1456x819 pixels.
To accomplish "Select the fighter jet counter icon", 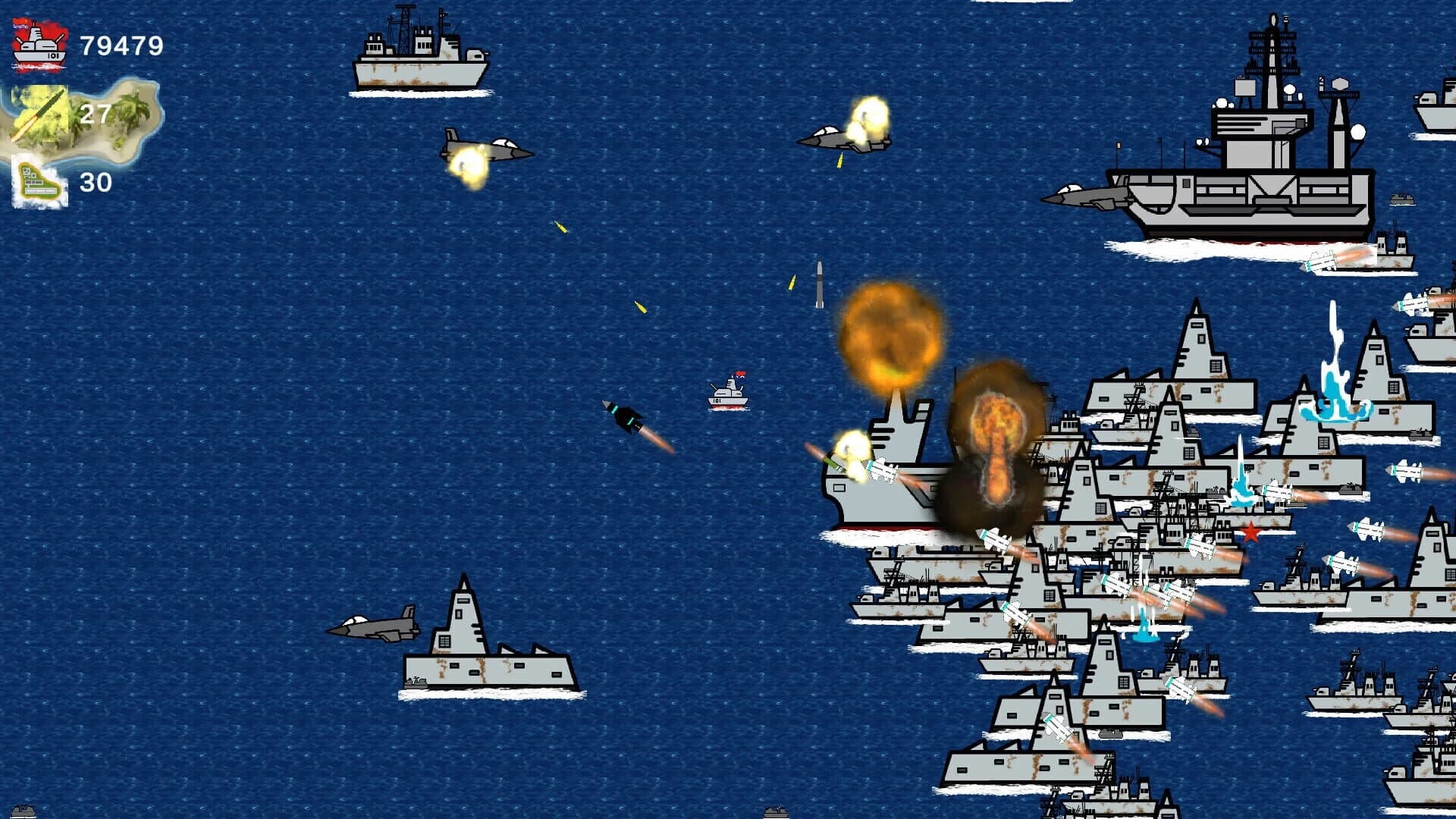I will pos(38,182).
